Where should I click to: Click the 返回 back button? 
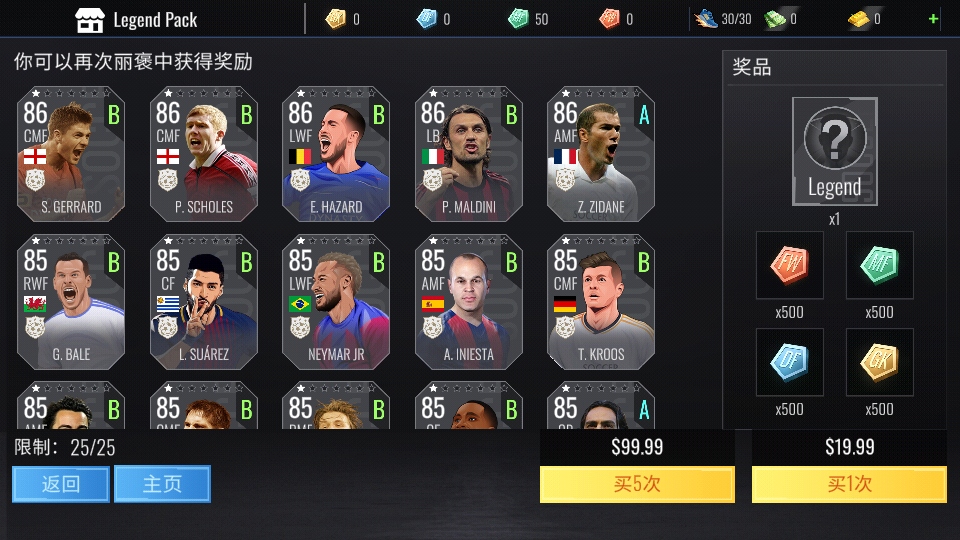(61, 484)
